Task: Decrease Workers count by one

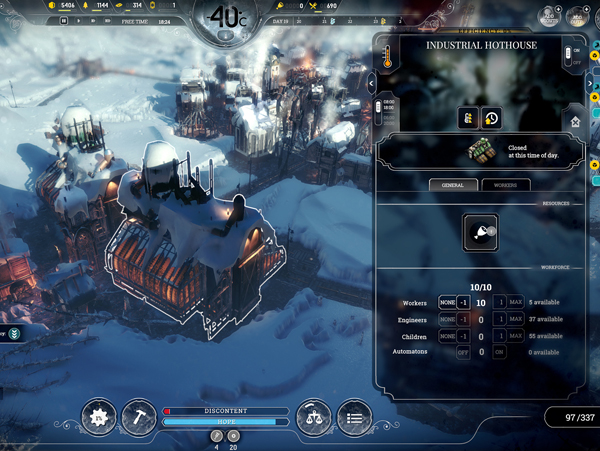Action: point(463,303)
